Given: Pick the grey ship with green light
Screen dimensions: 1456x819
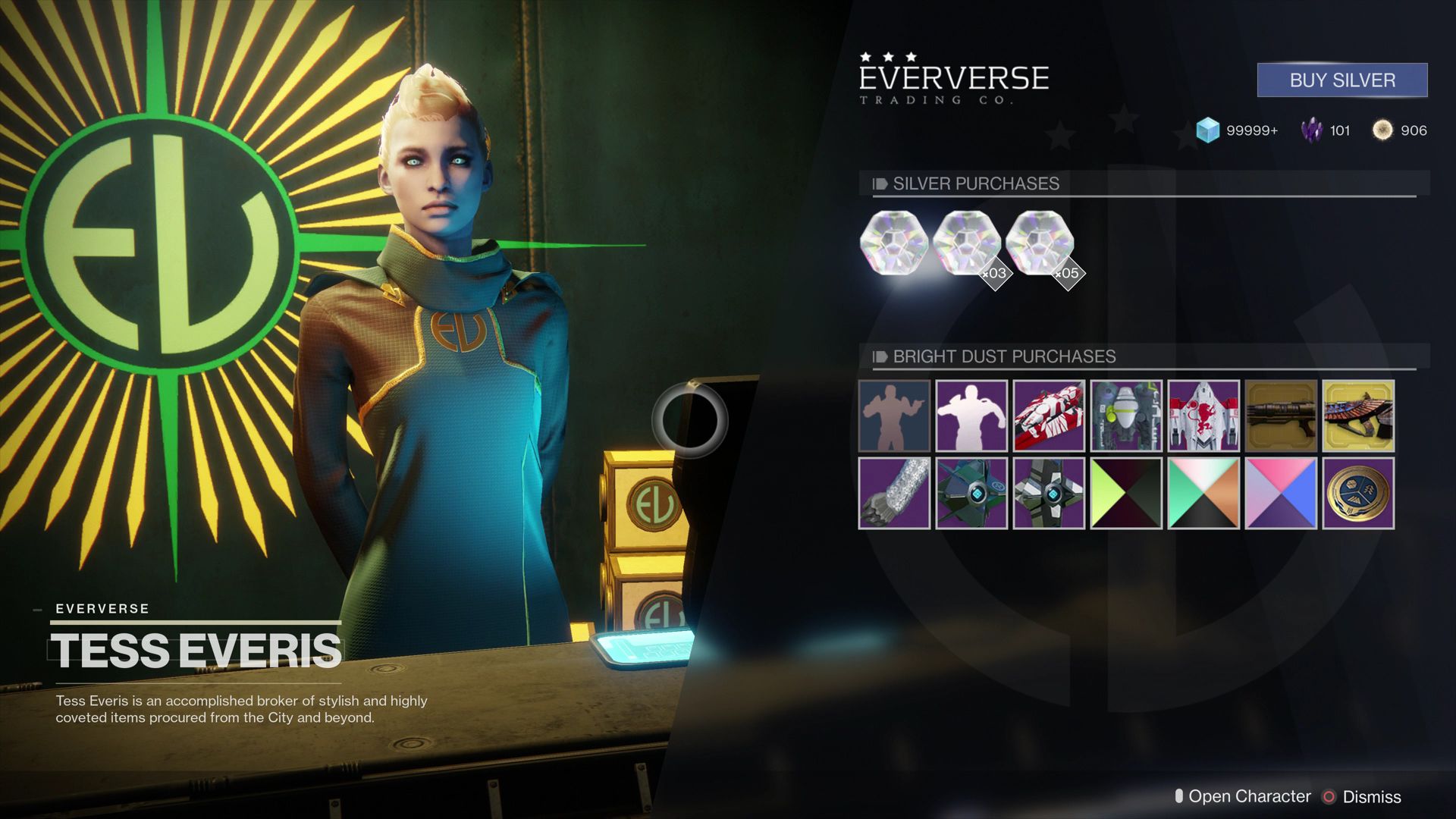Looking at the screenshot, I should (x=1126, y=416).
